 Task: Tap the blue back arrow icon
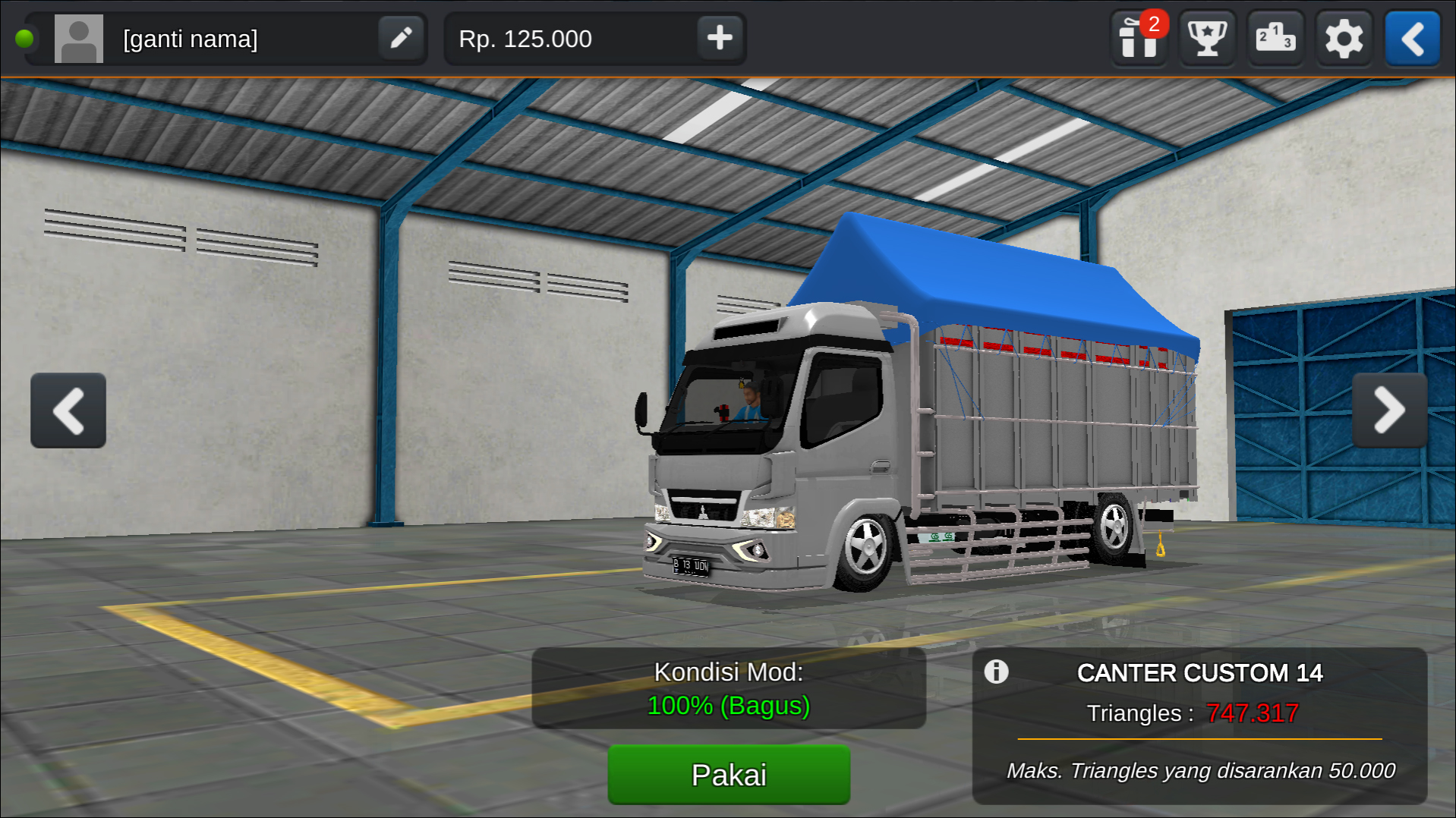click(x=1411, y=39)
